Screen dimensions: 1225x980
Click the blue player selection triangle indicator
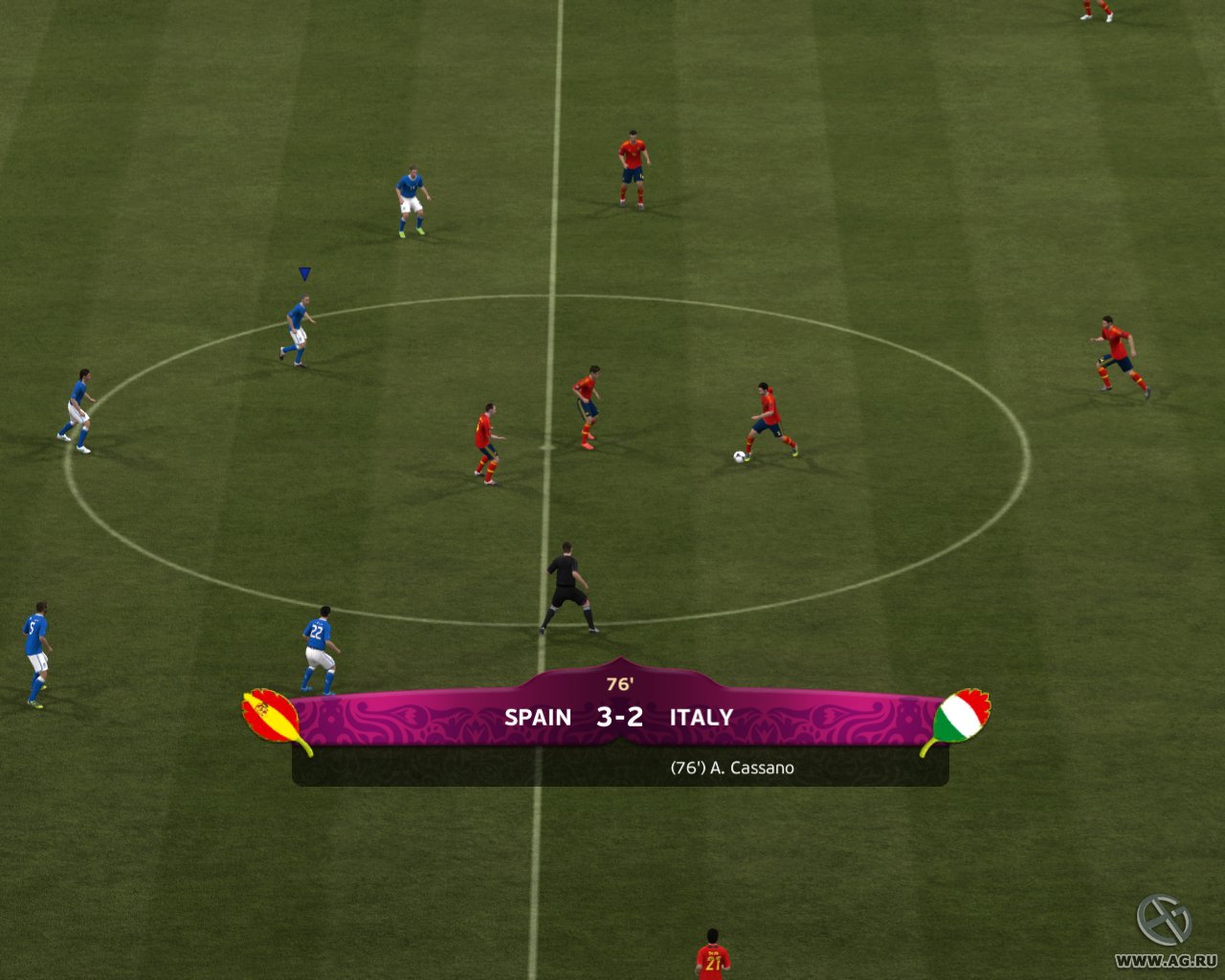point(304,274)
